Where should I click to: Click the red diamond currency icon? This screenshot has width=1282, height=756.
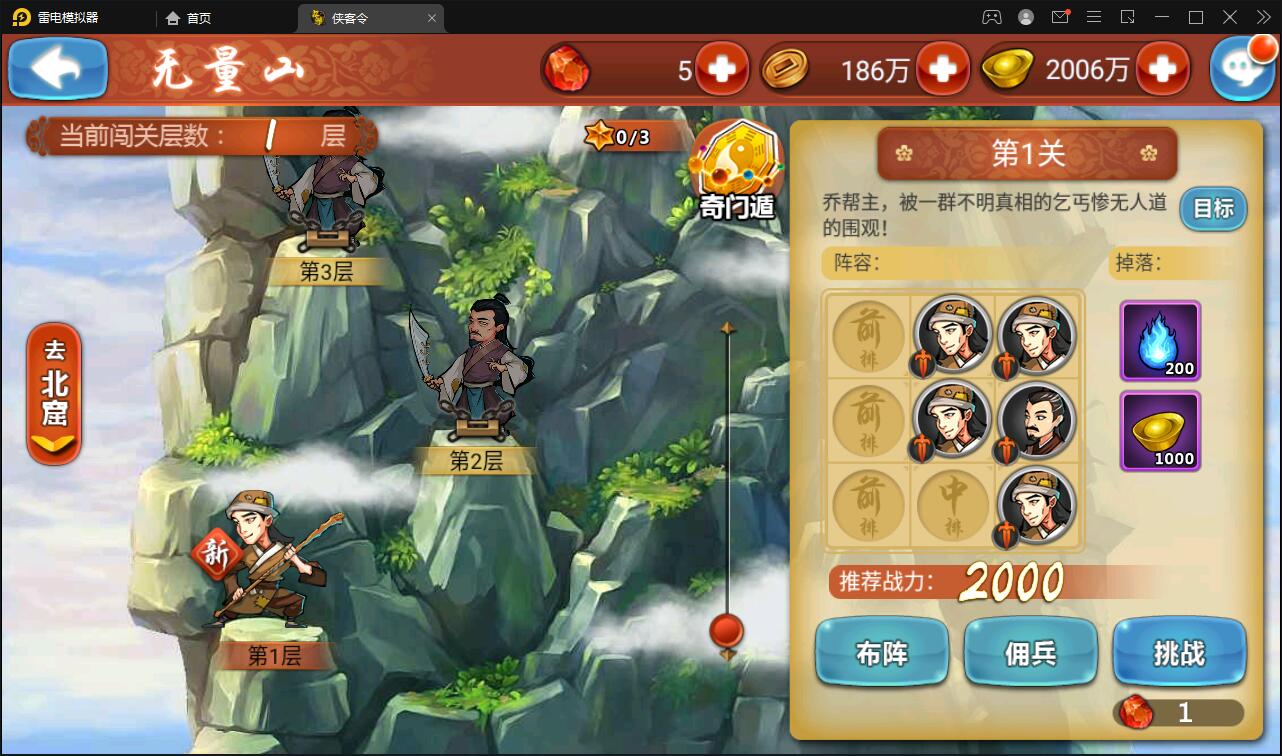[x=568, y=68]
